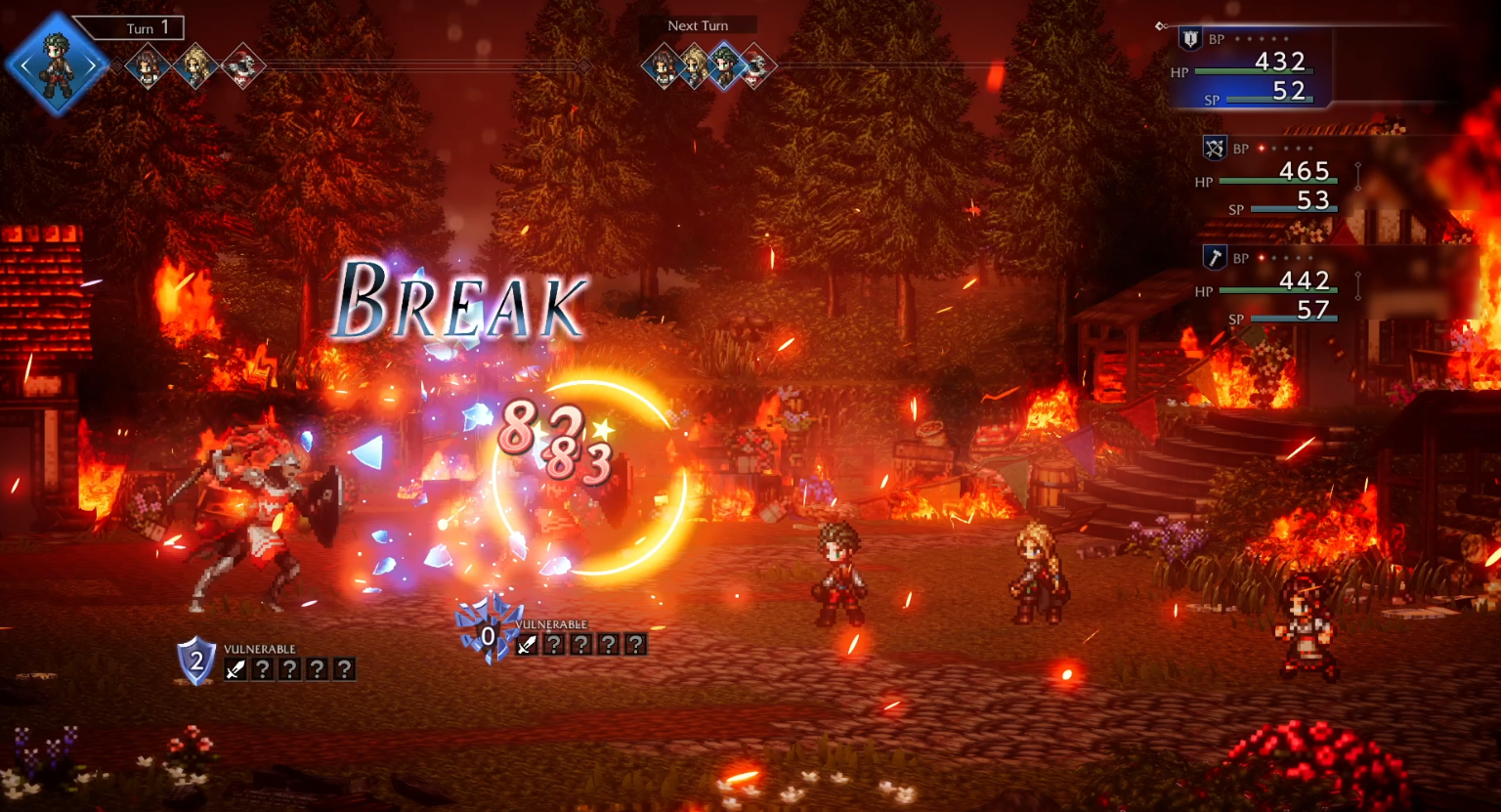
Task: Select sword weakness beside the broken shield
Action: 527,645
